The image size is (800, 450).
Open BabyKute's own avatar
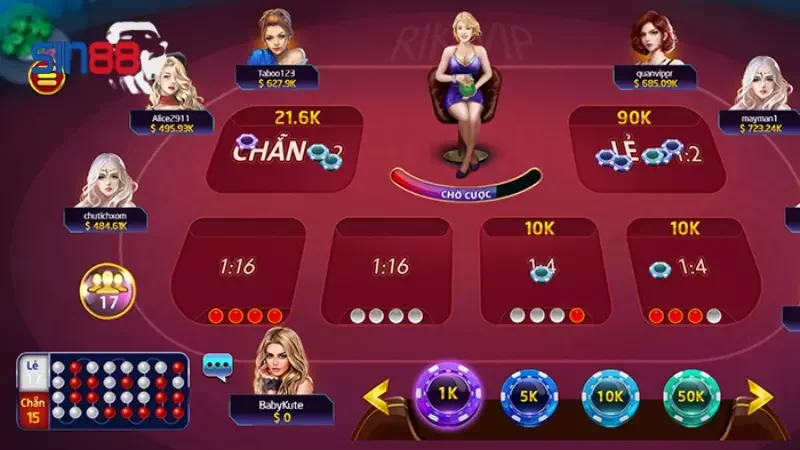[283, 360]
